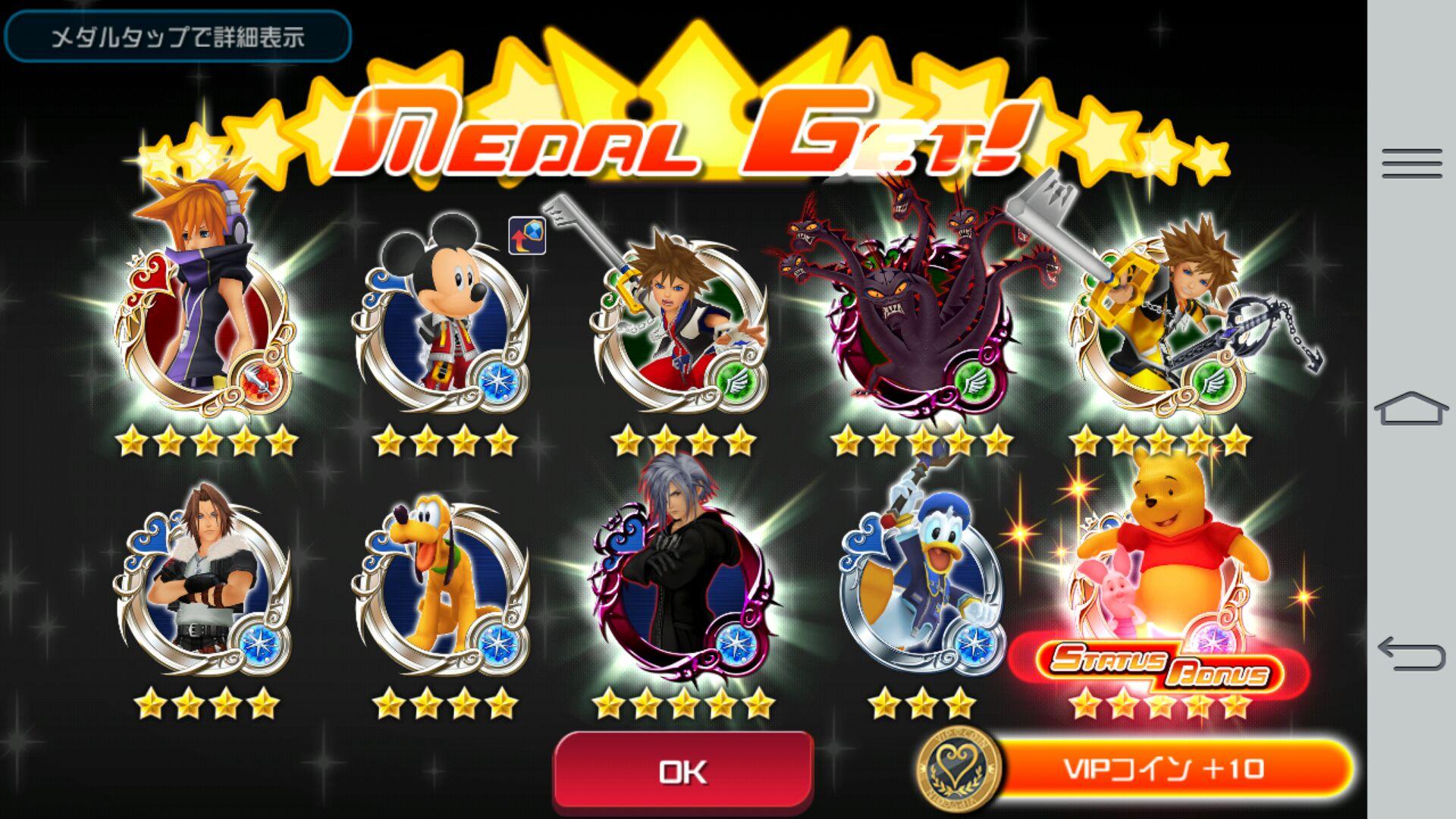Screen dimensions: 1456x819
Task: Confirm with the red OK button
Action: point(683,771)
